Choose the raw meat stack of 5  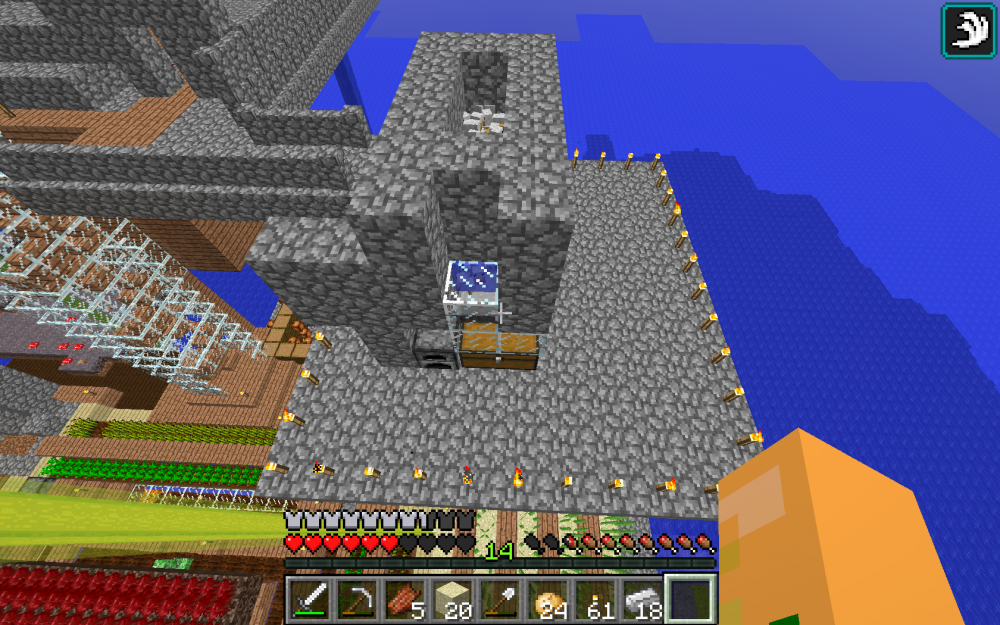[x=404, y=598]
